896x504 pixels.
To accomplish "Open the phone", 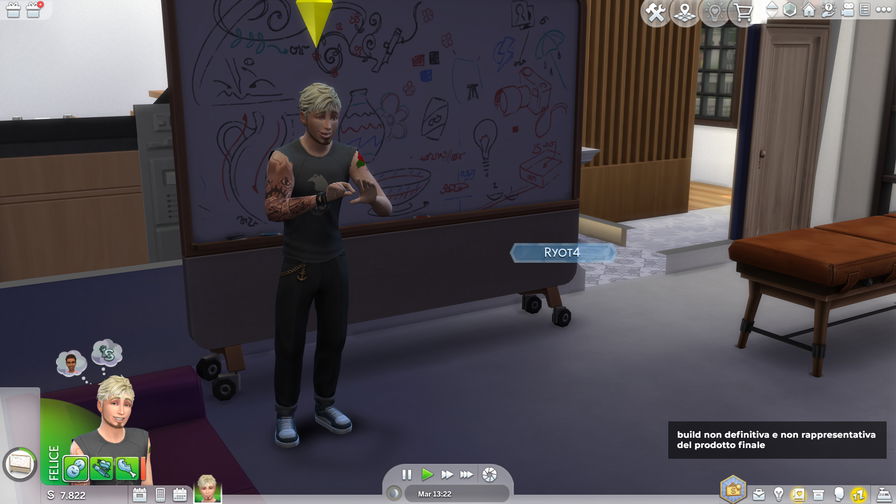I will 159,495.
